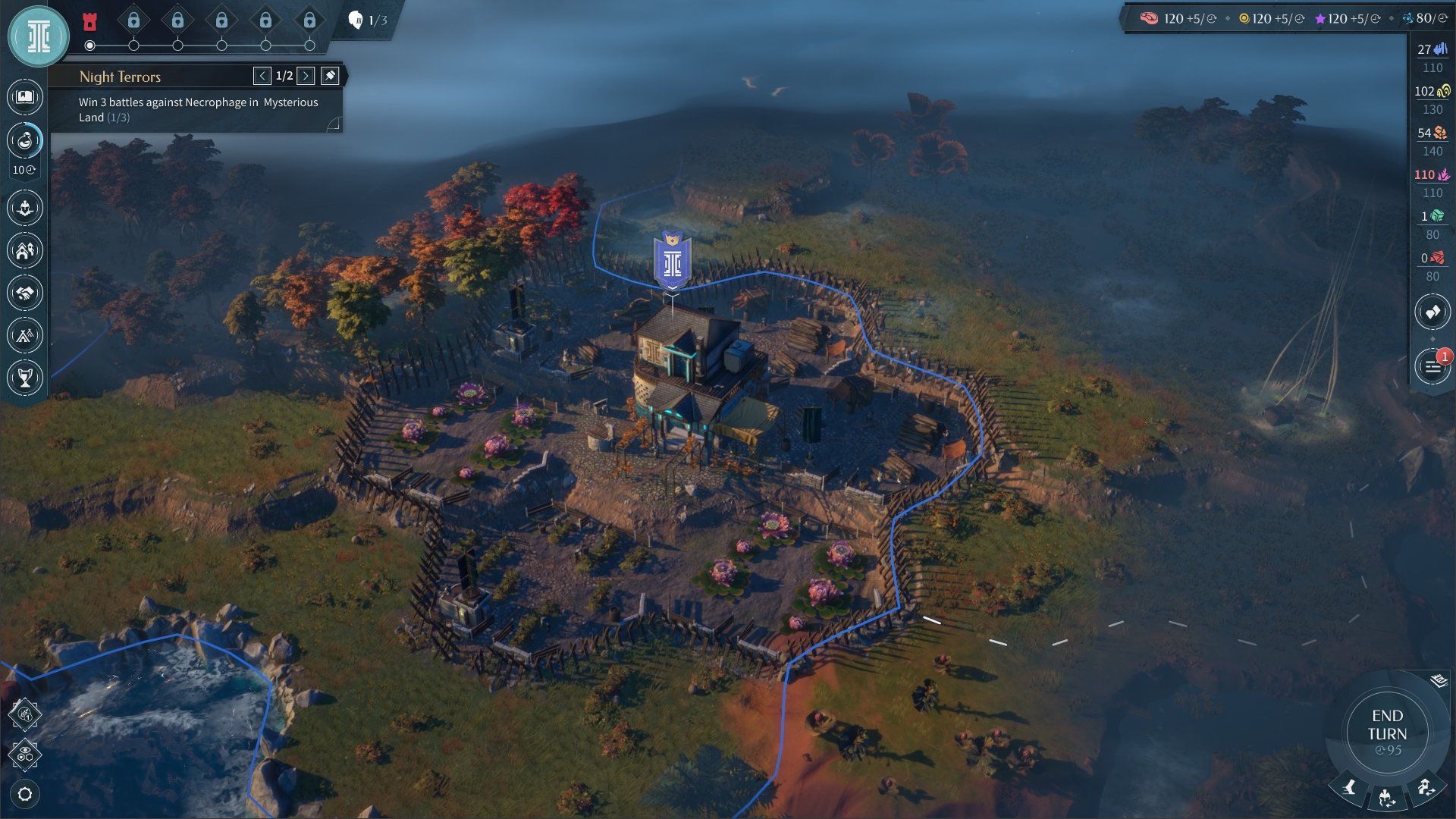
Task: End the current turn
Action: pyautogui.click(x=1387, y=733)
